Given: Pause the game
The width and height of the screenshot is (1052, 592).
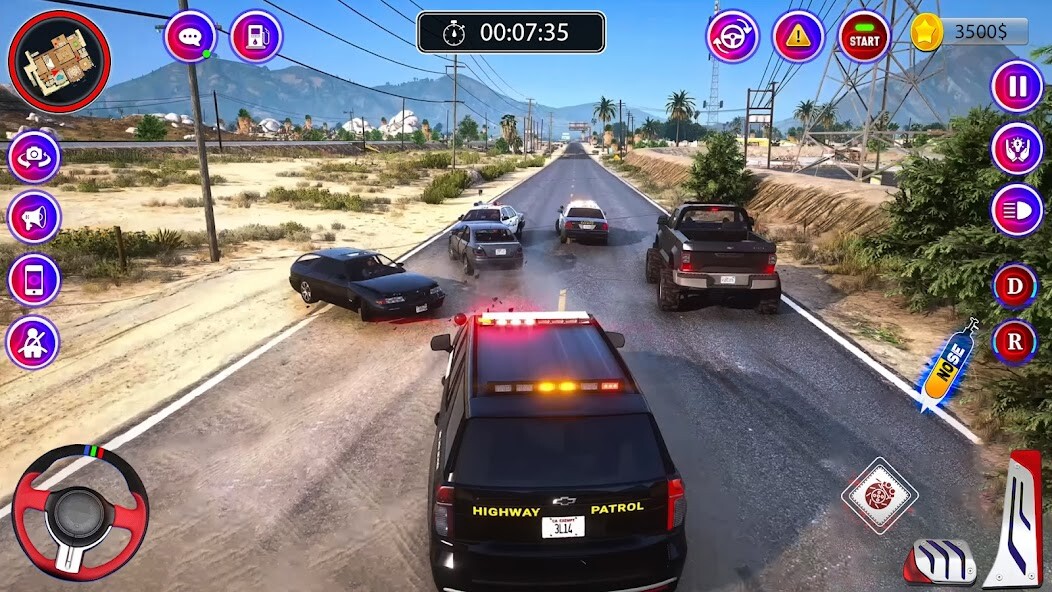Looking at the screenshot, I should [1017, 86].
